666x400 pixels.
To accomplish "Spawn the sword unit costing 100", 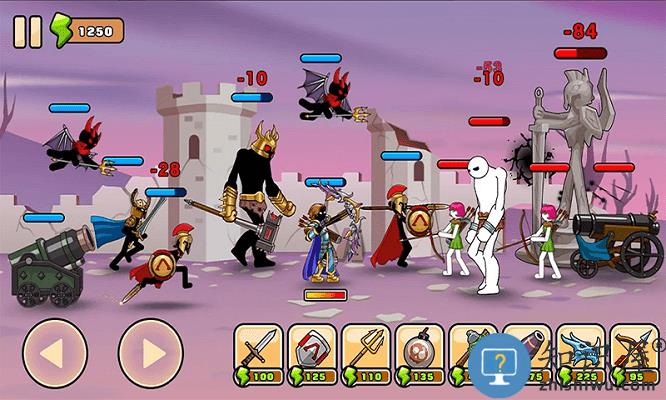I will tap(258, 353).
